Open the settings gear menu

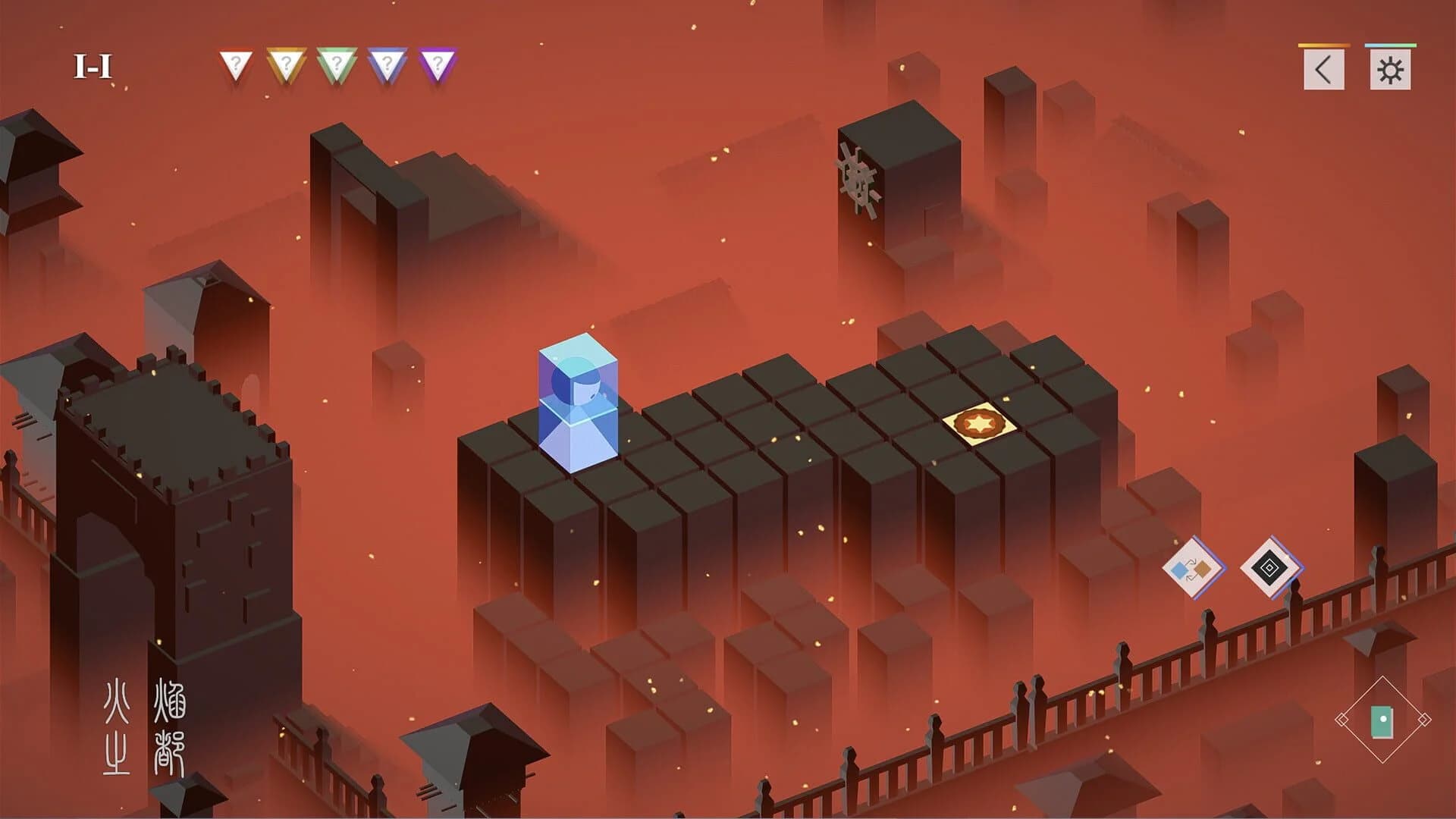pyautogui.click(x=1390, y=68)
